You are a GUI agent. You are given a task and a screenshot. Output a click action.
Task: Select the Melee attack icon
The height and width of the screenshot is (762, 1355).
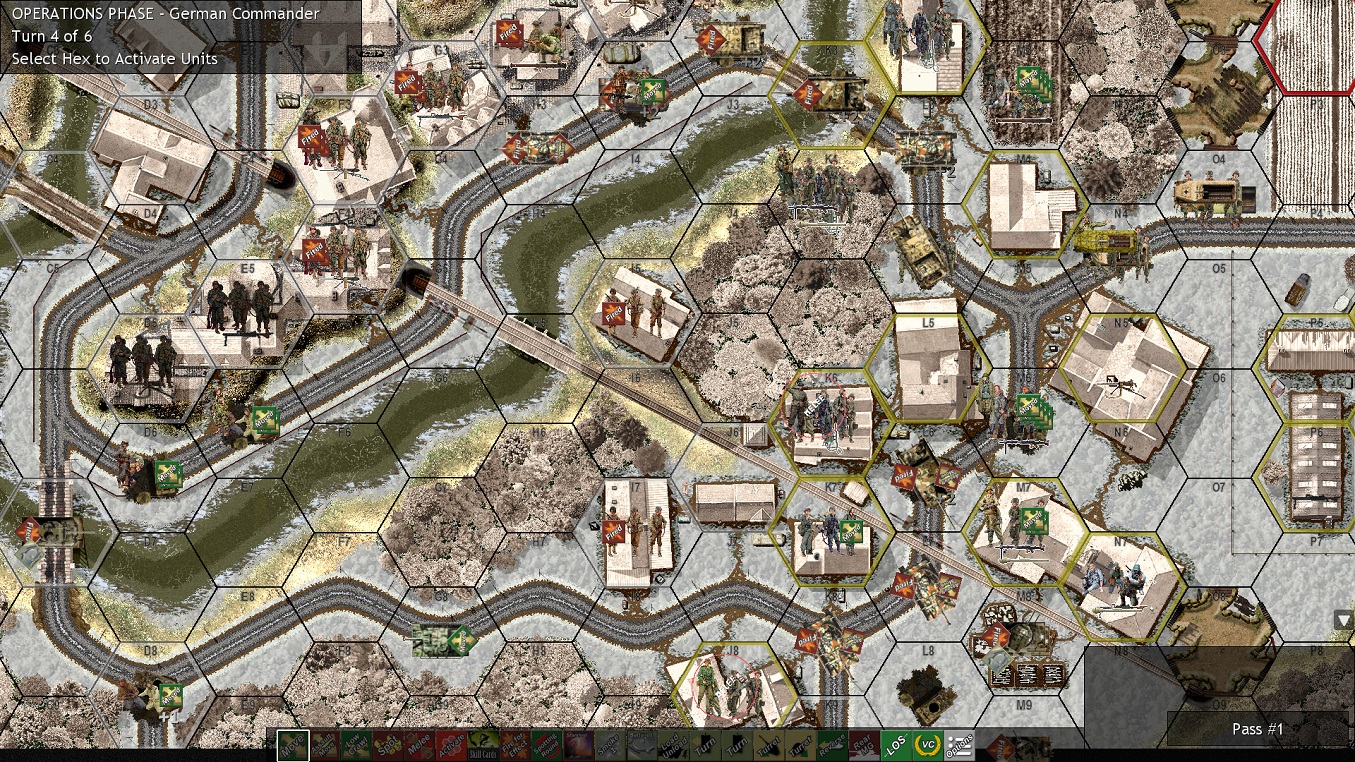[x=421, y=745]
